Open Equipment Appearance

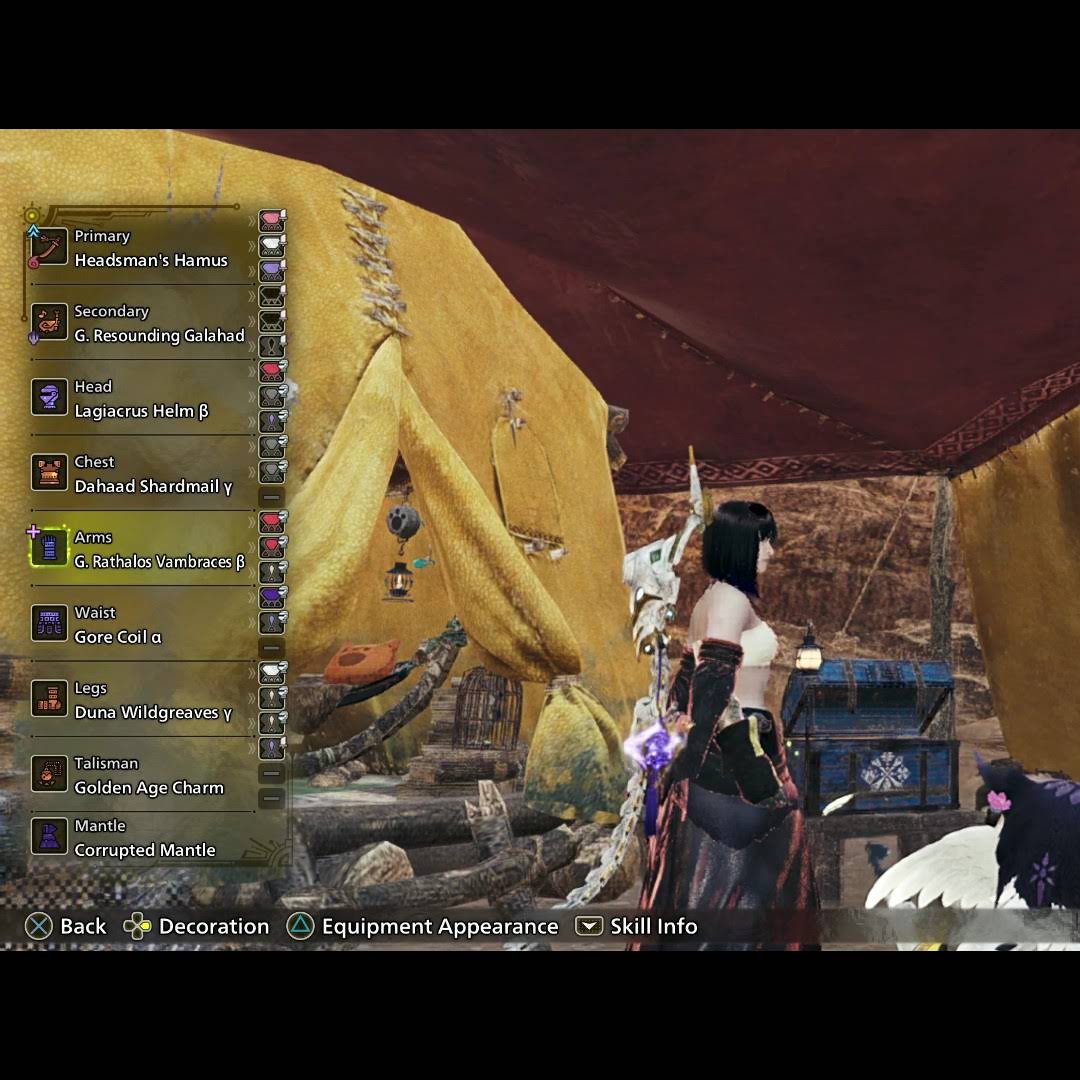pos(423,926)
